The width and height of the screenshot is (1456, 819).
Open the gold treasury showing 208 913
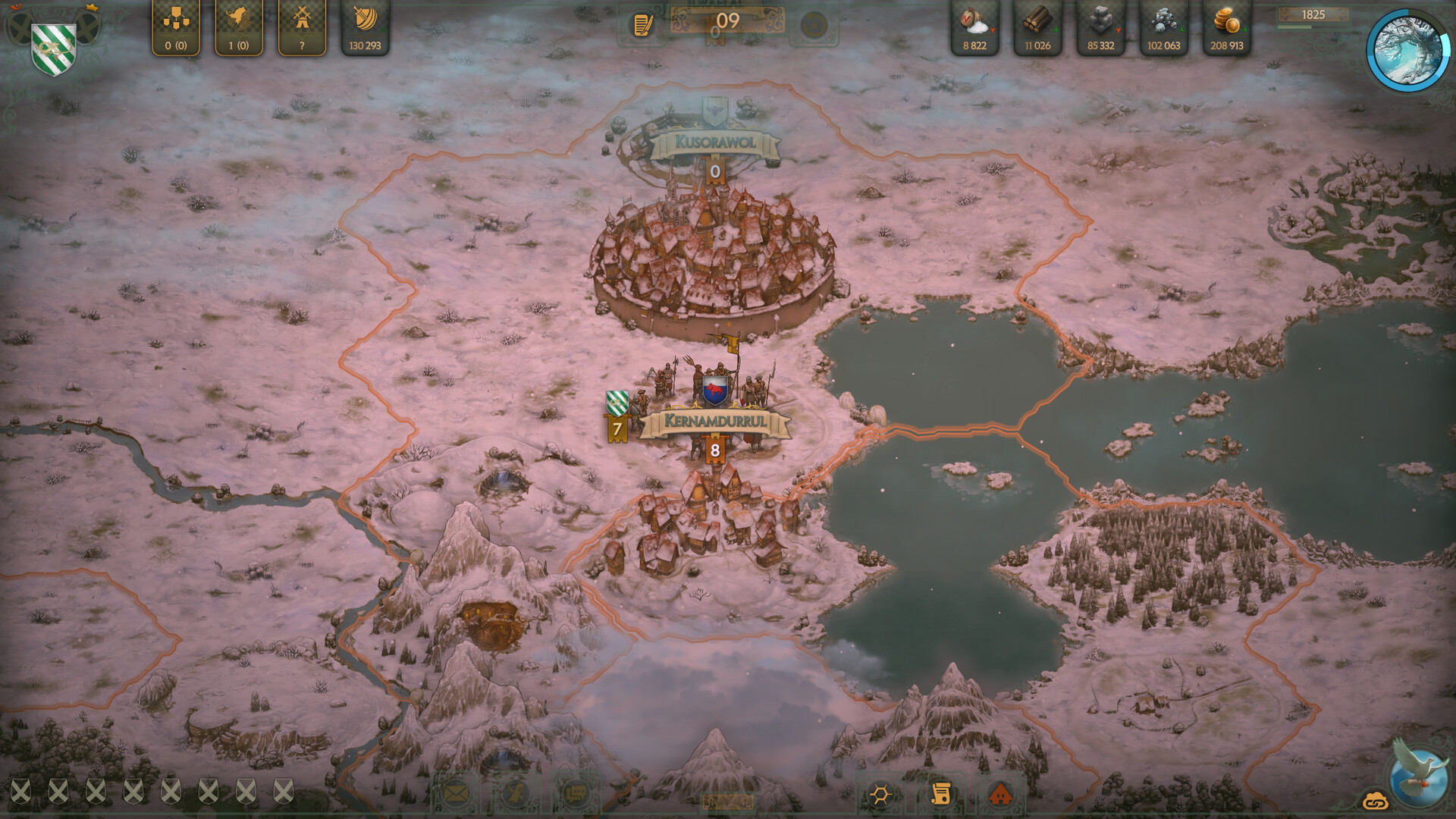pyautogui.click(x=1226, y=27)
